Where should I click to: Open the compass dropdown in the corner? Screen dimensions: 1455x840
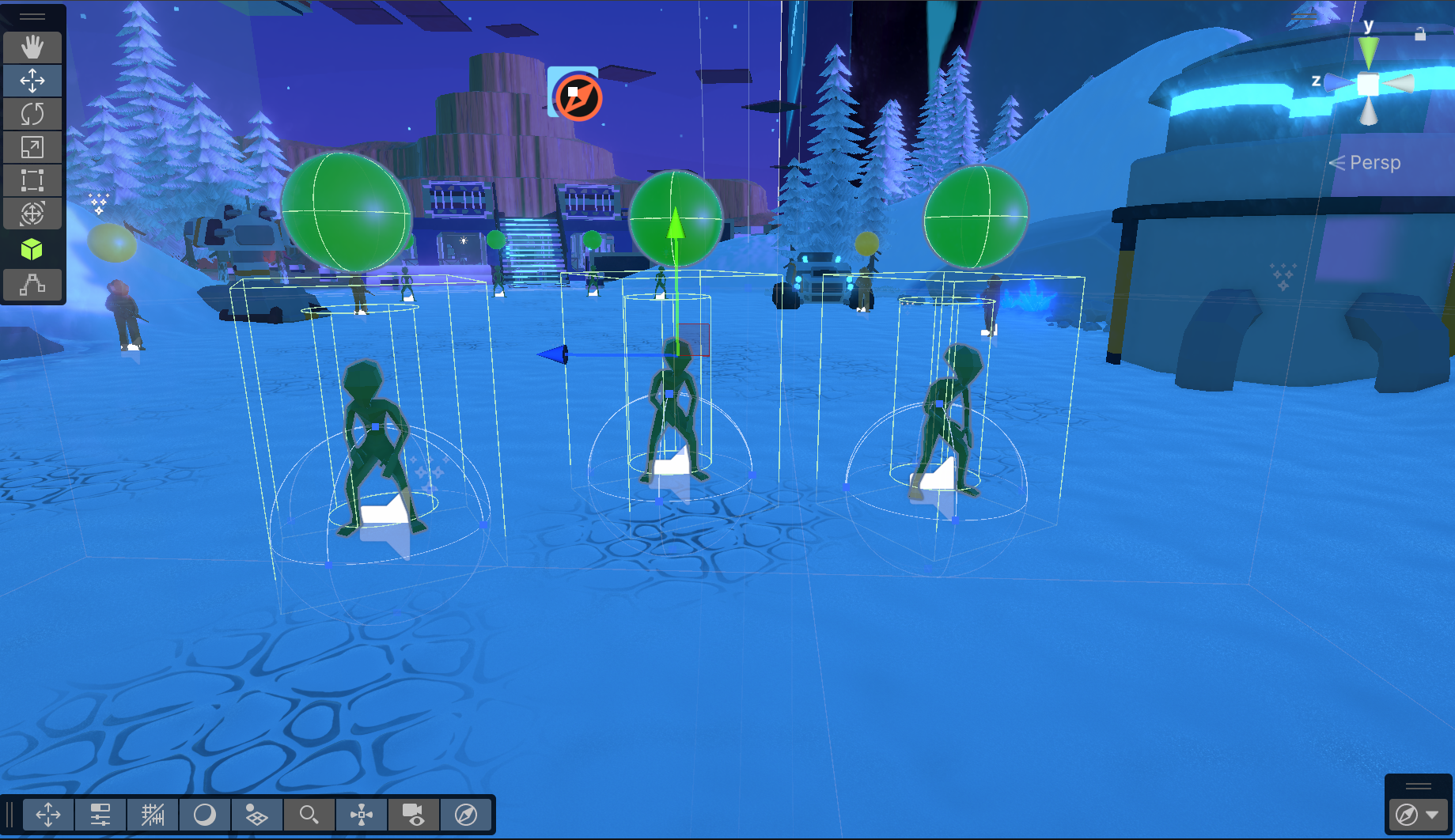tap(1432, 815)
